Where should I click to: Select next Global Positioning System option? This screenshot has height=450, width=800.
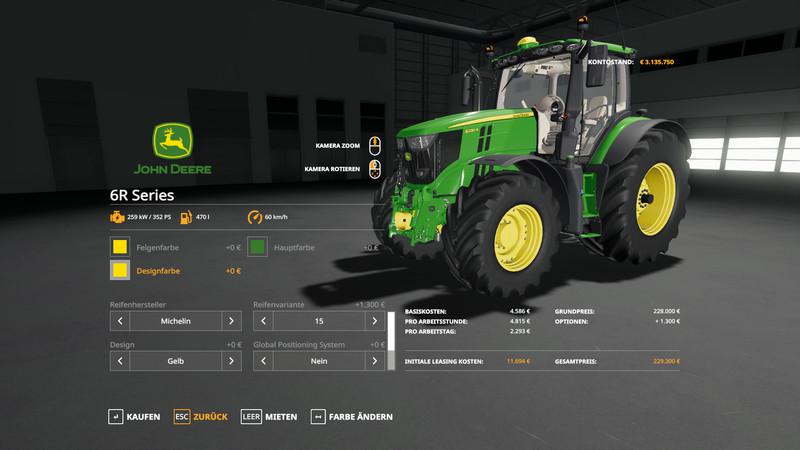tap(374, 360)
